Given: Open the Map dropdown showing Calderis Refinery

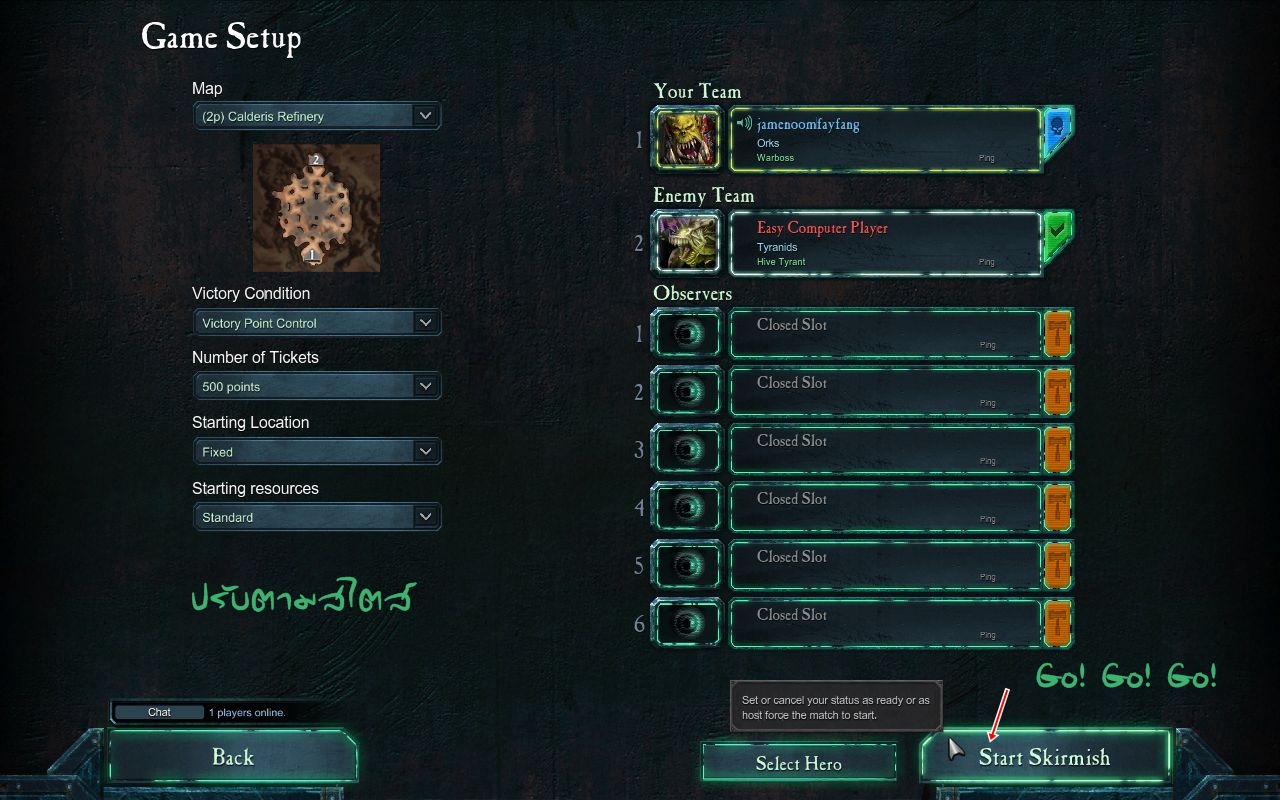Looking at the screenshot, I should [x=316, y=116].
